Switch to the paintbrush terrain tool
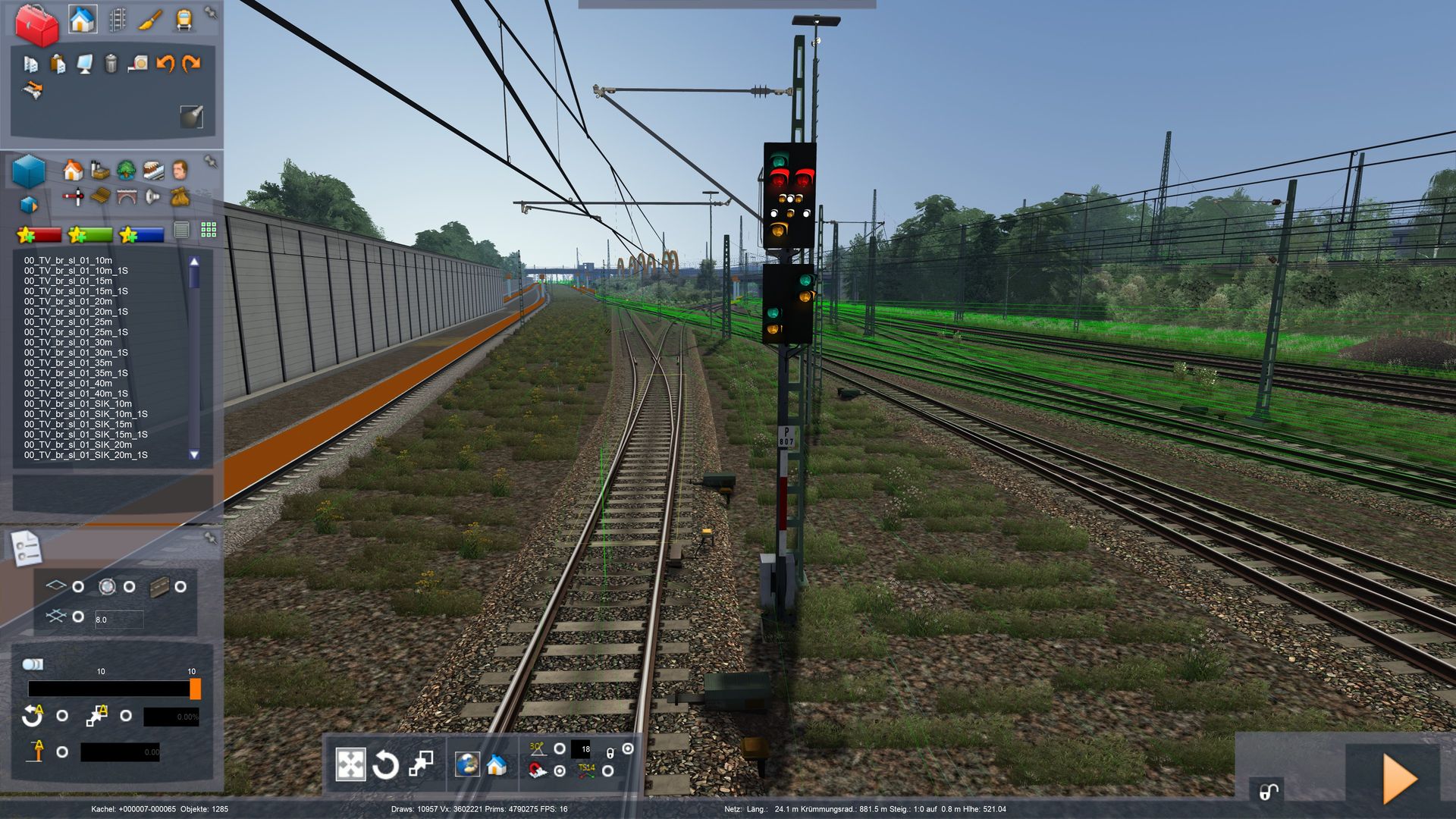 [150, 20]
